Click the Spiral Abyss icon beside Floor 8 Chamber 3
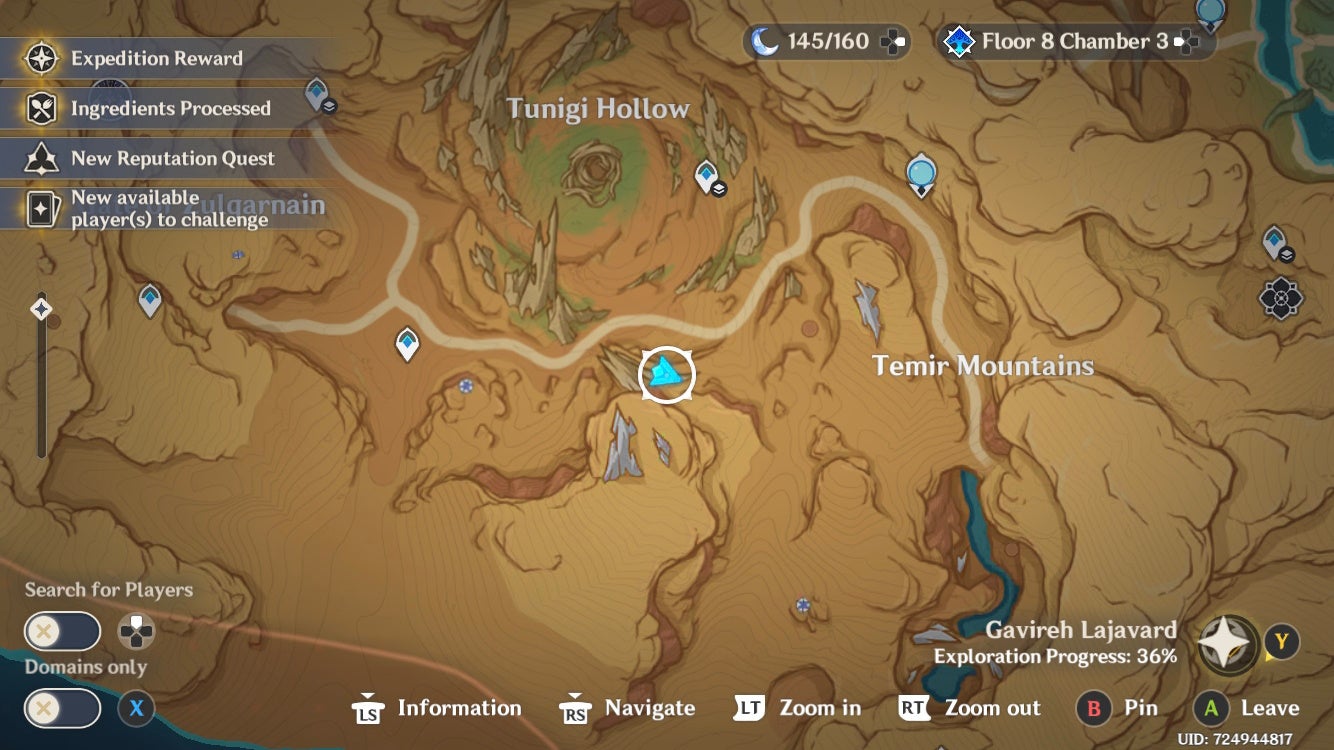This screenshot has width=1334, height=750. [x=958, y=42]
